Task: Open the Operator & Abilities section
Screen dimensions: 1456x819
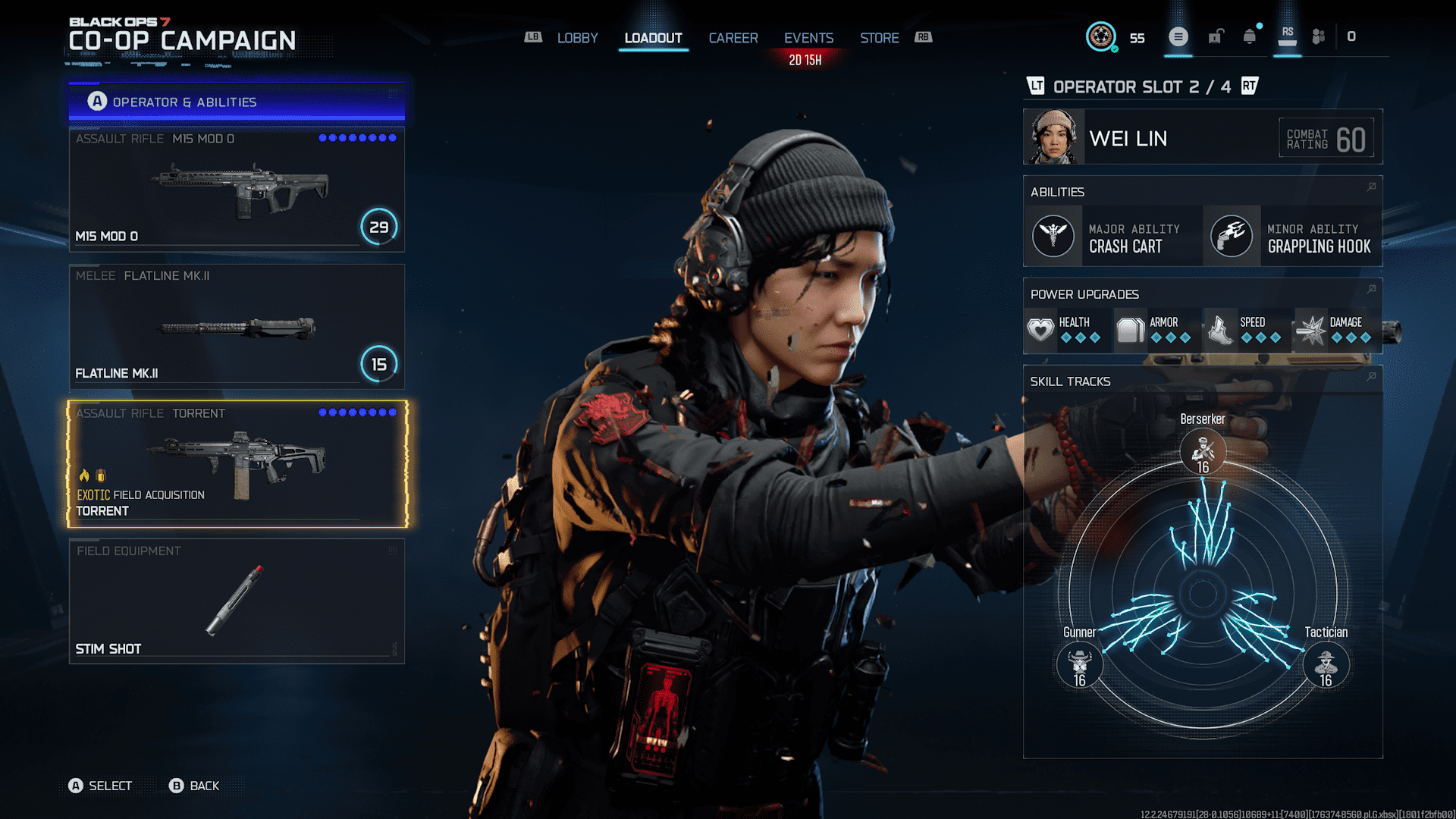Action: pyautogui.click(x=237, y=102)
